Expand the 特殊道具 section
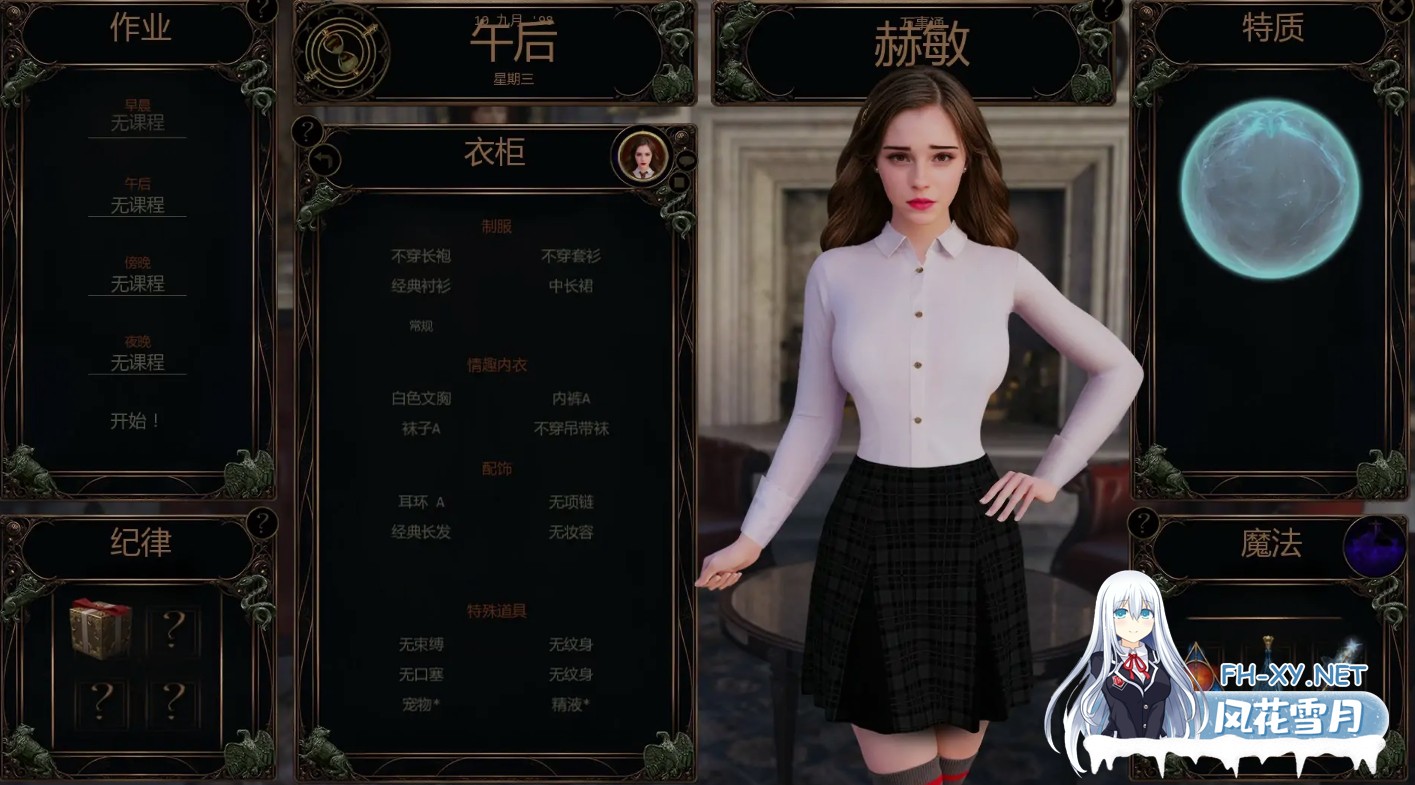The width and height of the screenshot is (1415, 785). click(x=497, y=610)
